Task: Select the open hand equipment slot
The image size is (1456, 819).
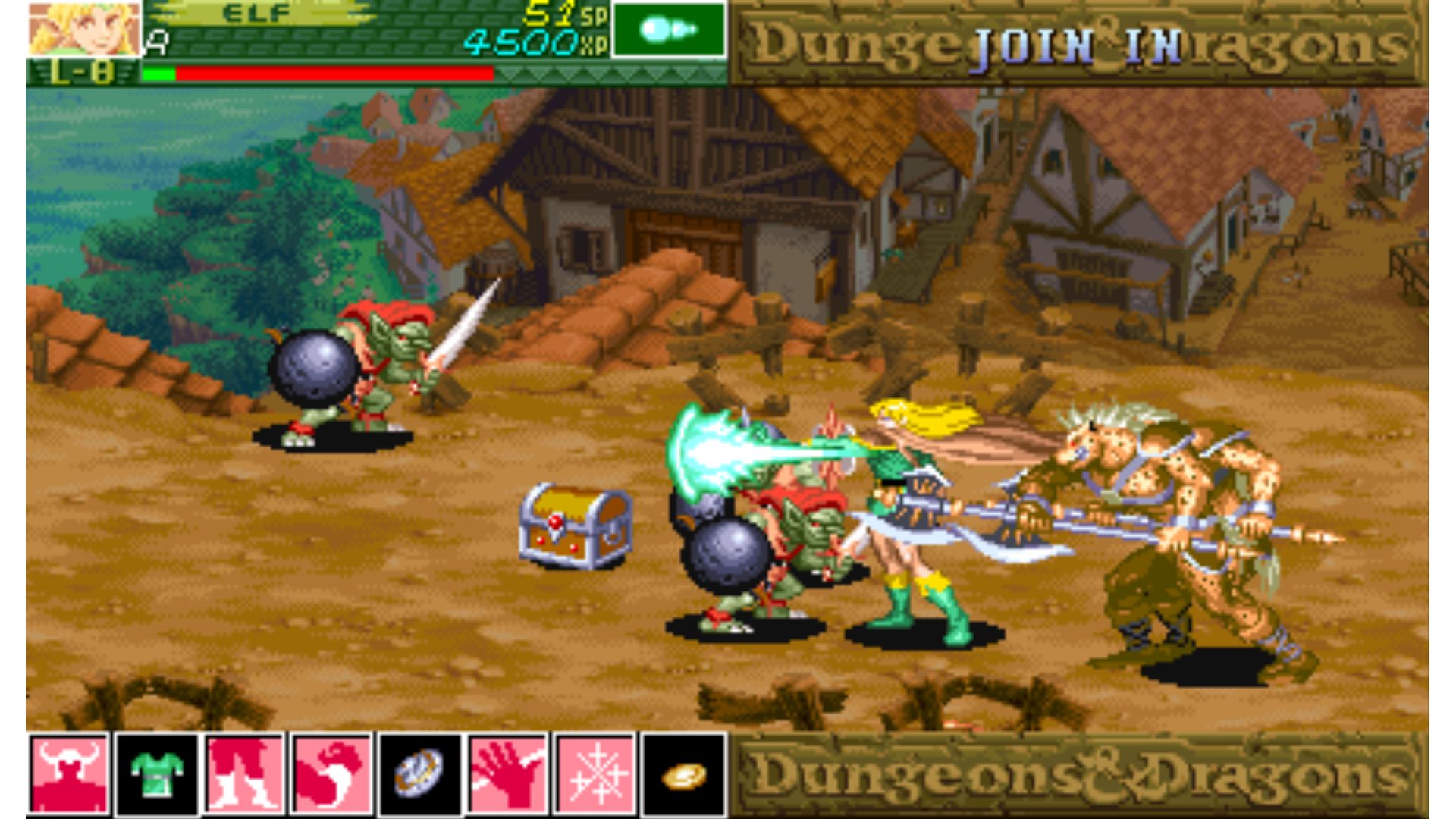Action: 507,774
